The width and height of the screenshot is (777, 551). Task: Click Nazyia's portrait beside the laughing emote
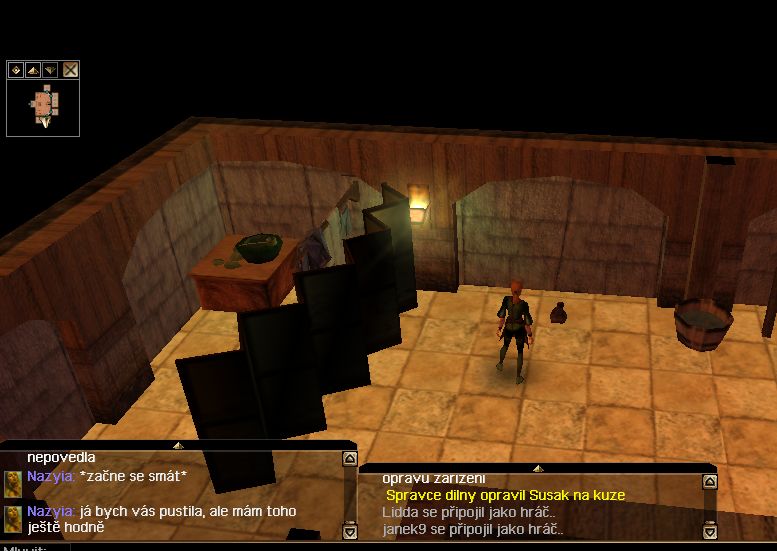tap(13, 483)
